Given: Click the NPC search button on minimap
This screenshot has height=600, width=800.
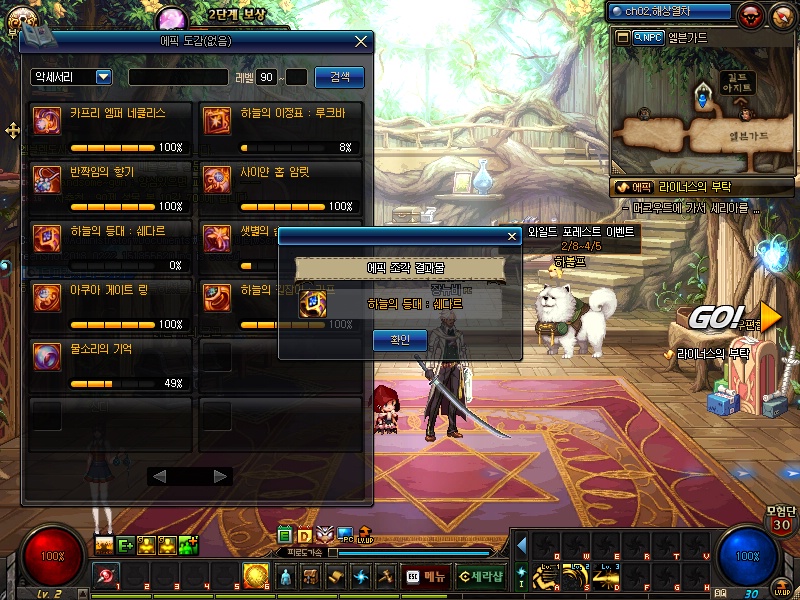Looking at the screenshot, I should pyautogui.click(x=649, y=37).
